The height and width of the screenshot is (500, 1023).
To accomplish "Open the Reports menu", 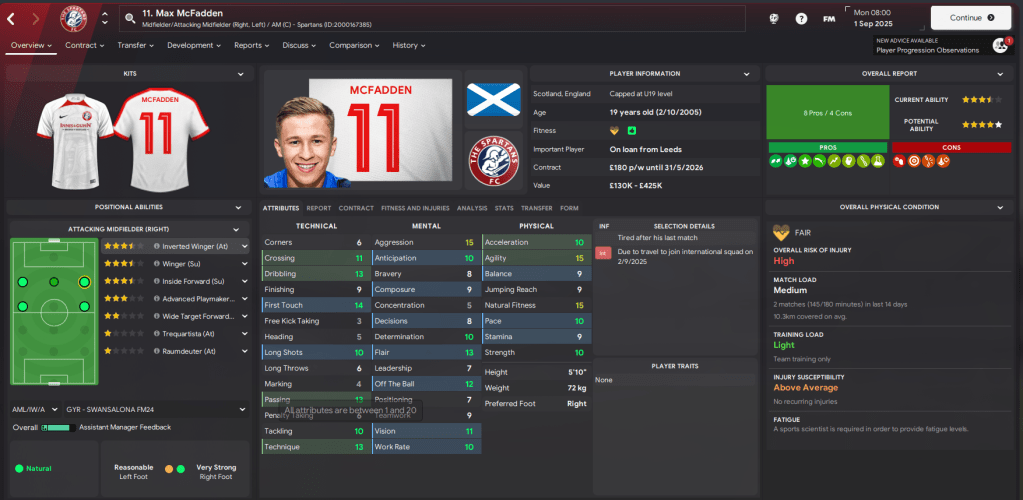I will pyautogui.click(x=251, y=45).
